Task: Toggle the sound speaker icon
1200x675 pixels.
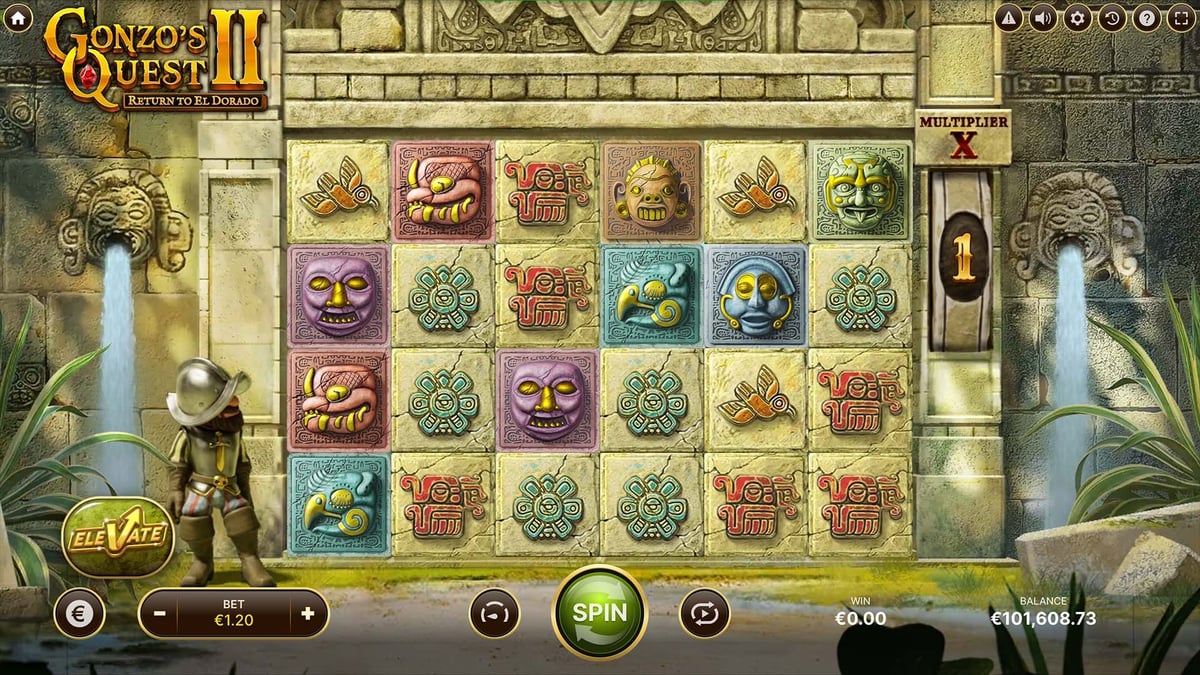Action: 1043,18
